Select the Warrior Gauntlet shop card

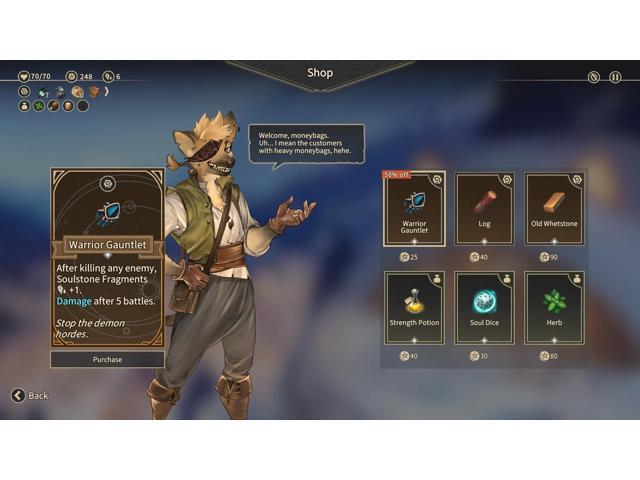tap(414, 209)
